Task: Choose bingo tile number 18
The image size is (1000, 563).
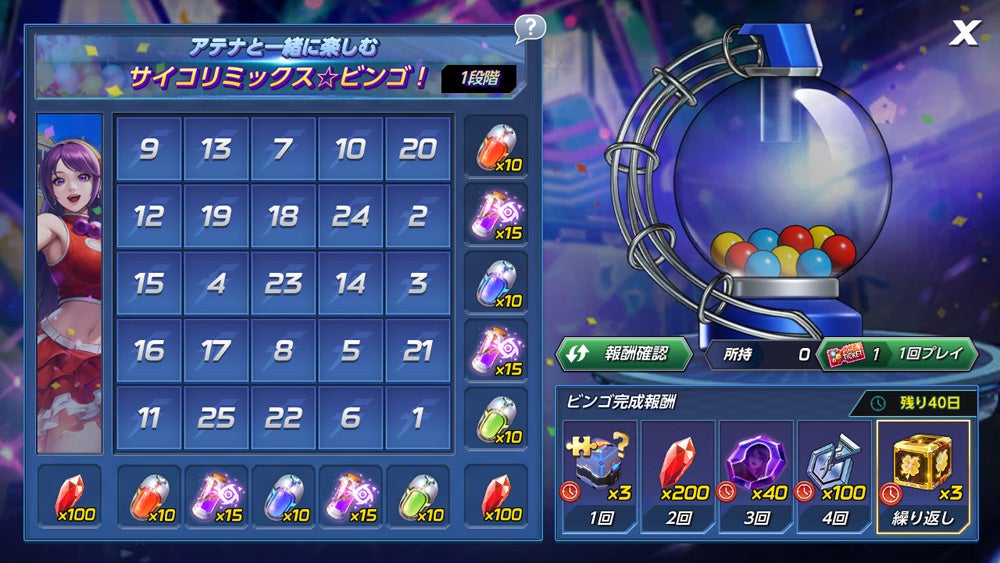Action: (283, 216)
